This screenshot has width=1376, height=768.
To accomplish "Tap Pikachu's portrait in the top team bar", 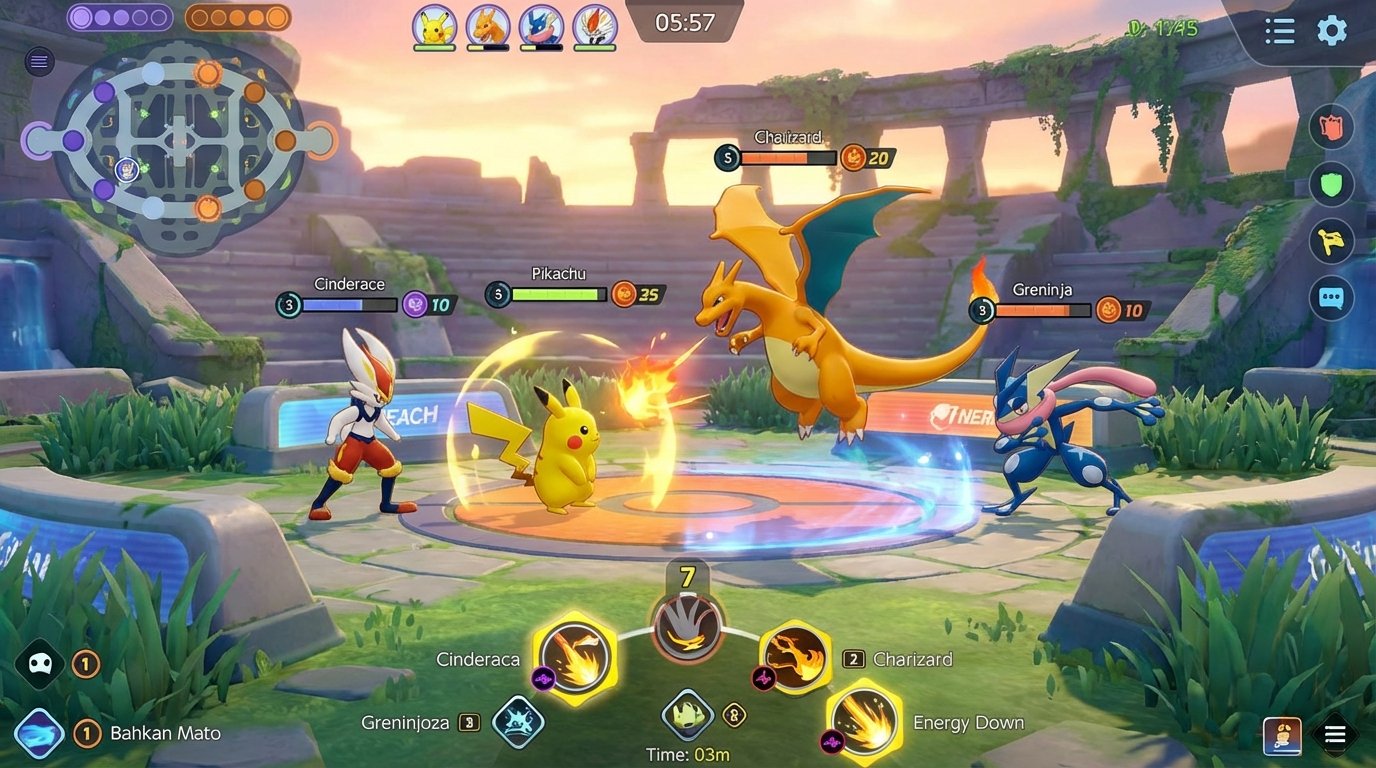I will pyautogui.click(x=434, y=27).
